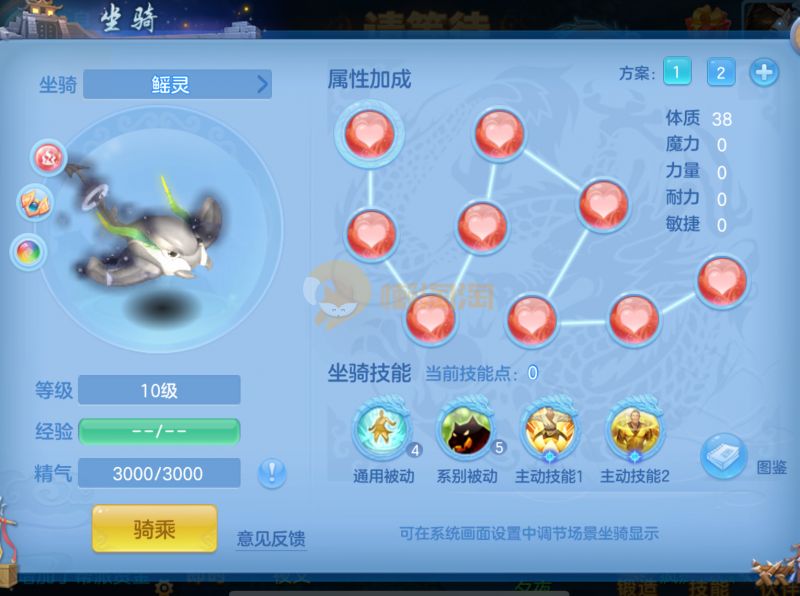
Task: Add a new plan with plus button
Action: pos(763,72)
